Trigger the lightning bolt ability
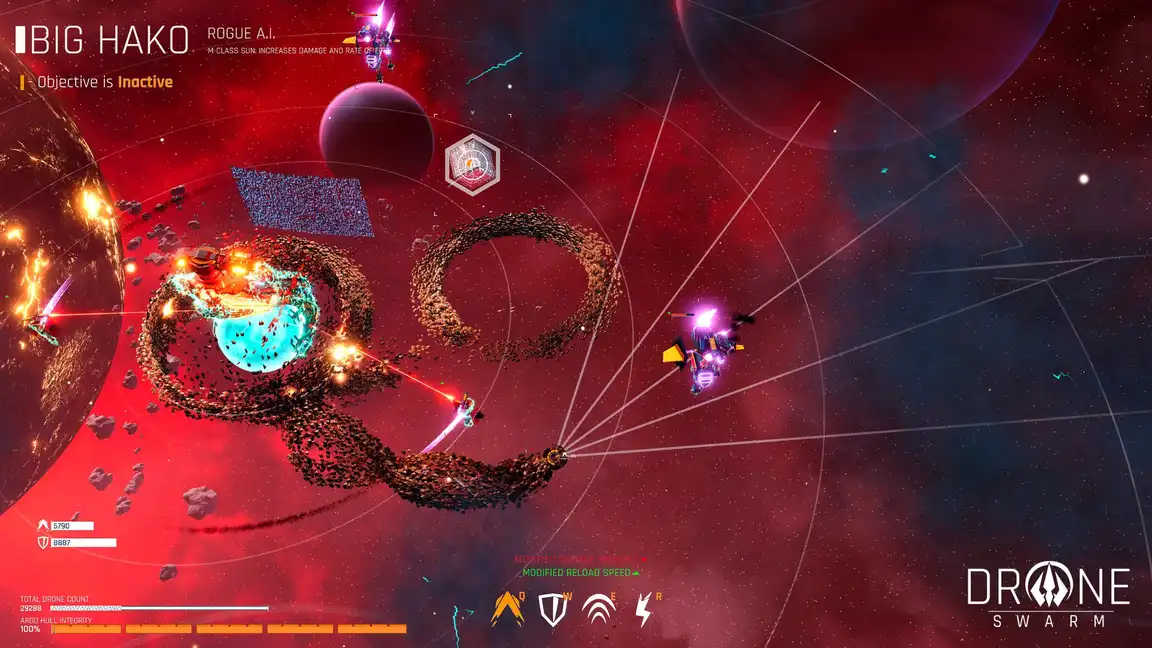 click(644, 610)
